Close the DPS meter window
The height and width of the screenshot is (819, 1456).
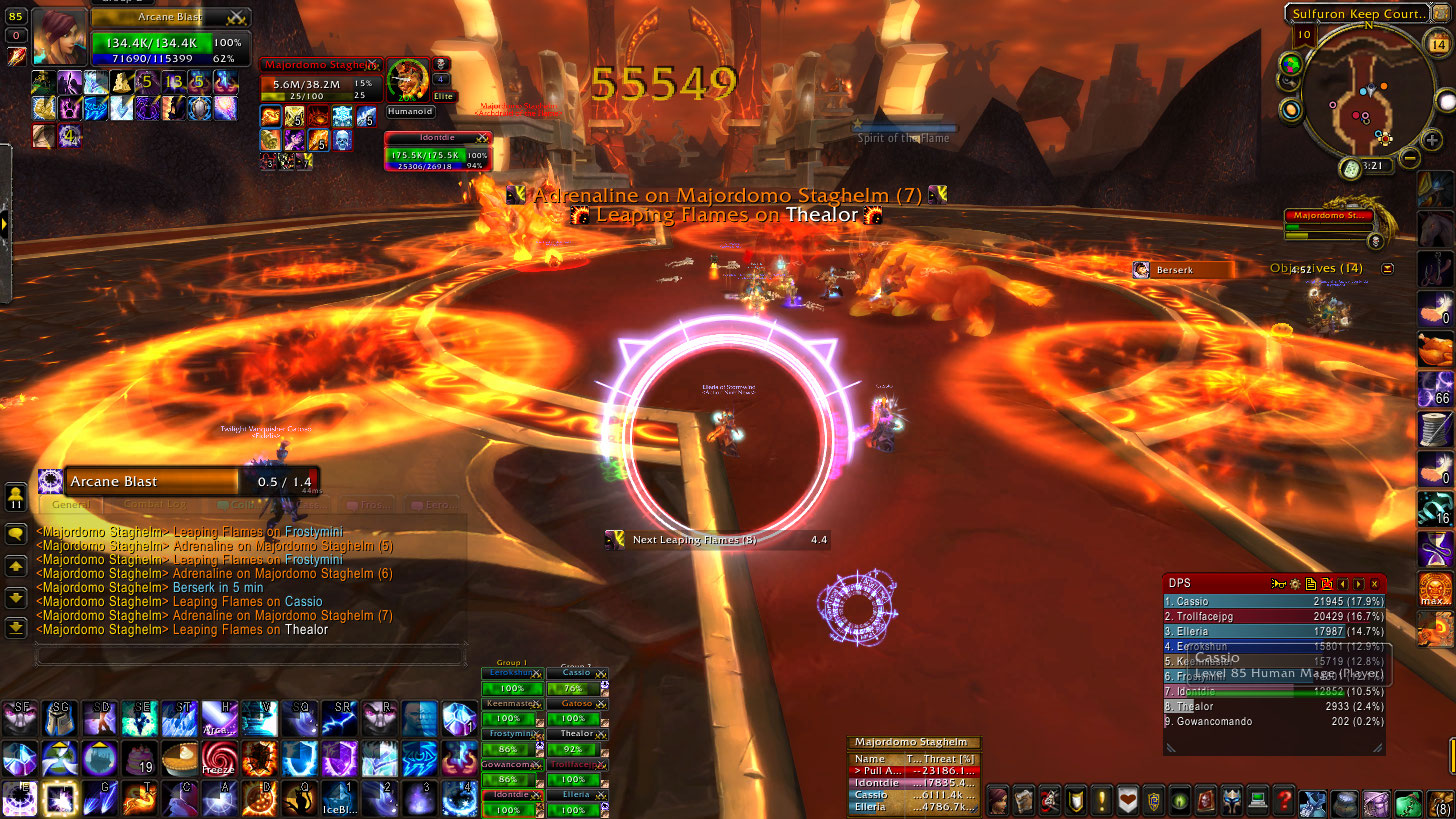(x=1375, y=584)
